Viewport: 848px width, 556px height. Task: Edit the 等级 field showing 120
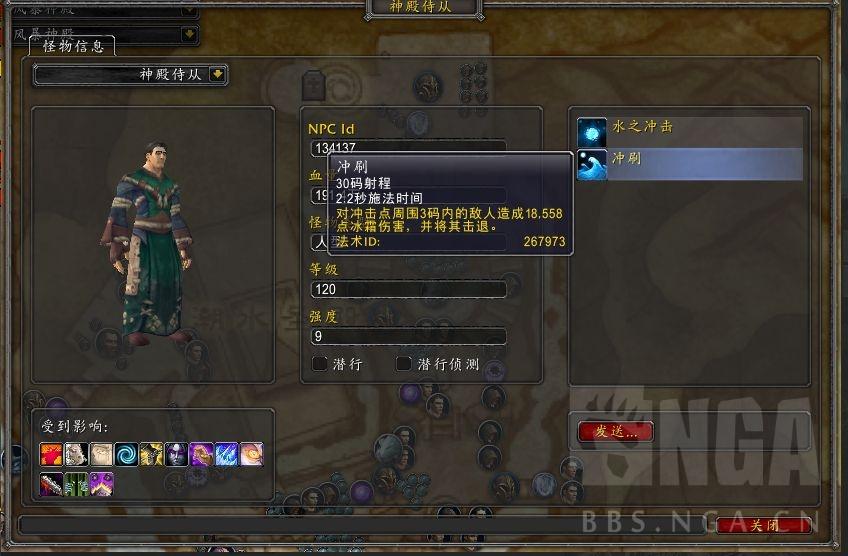pyautogui.click(x=408, y=290)
